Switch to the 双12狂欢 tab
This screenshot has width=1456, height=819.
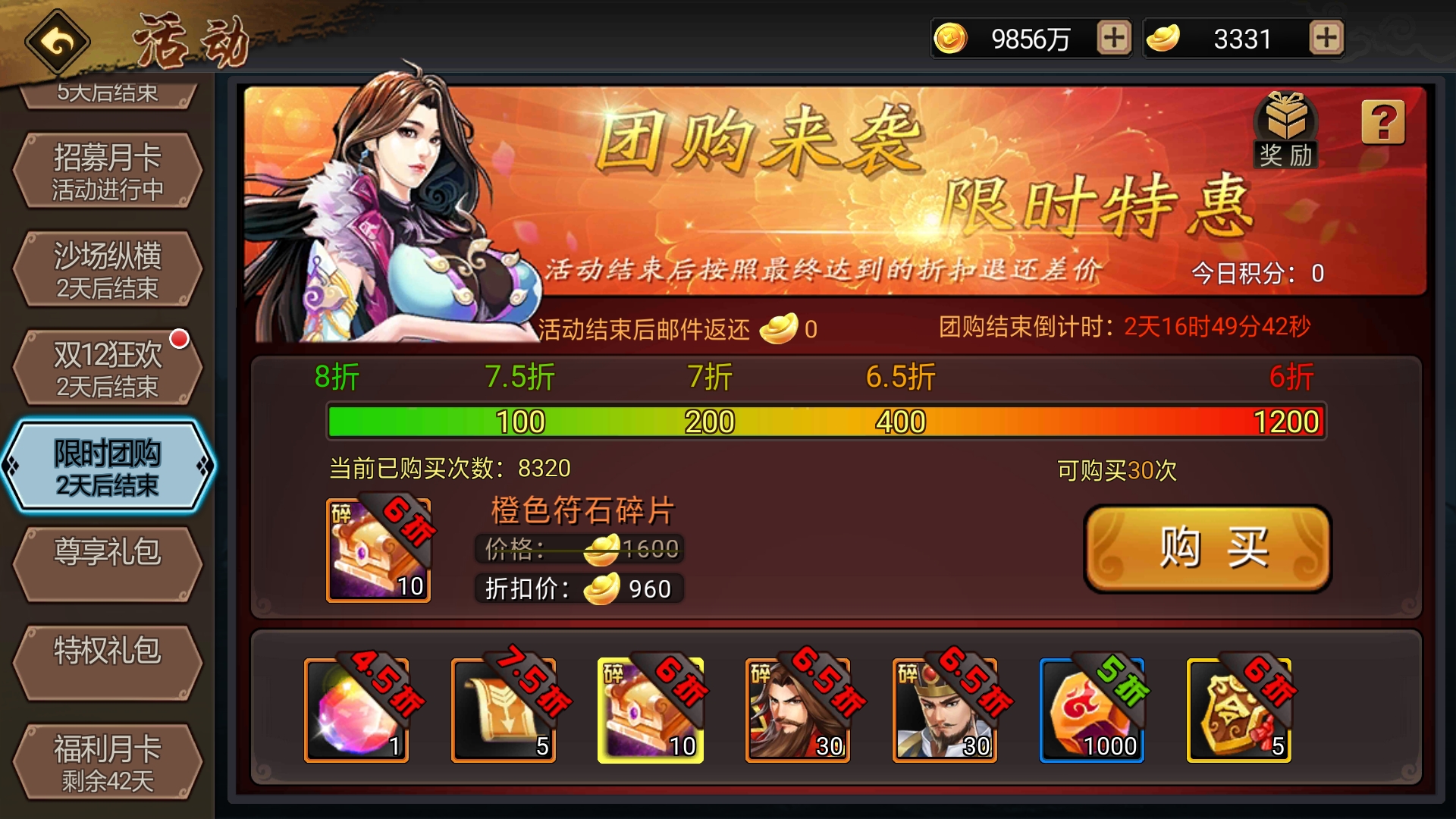[x=107, y=366]
